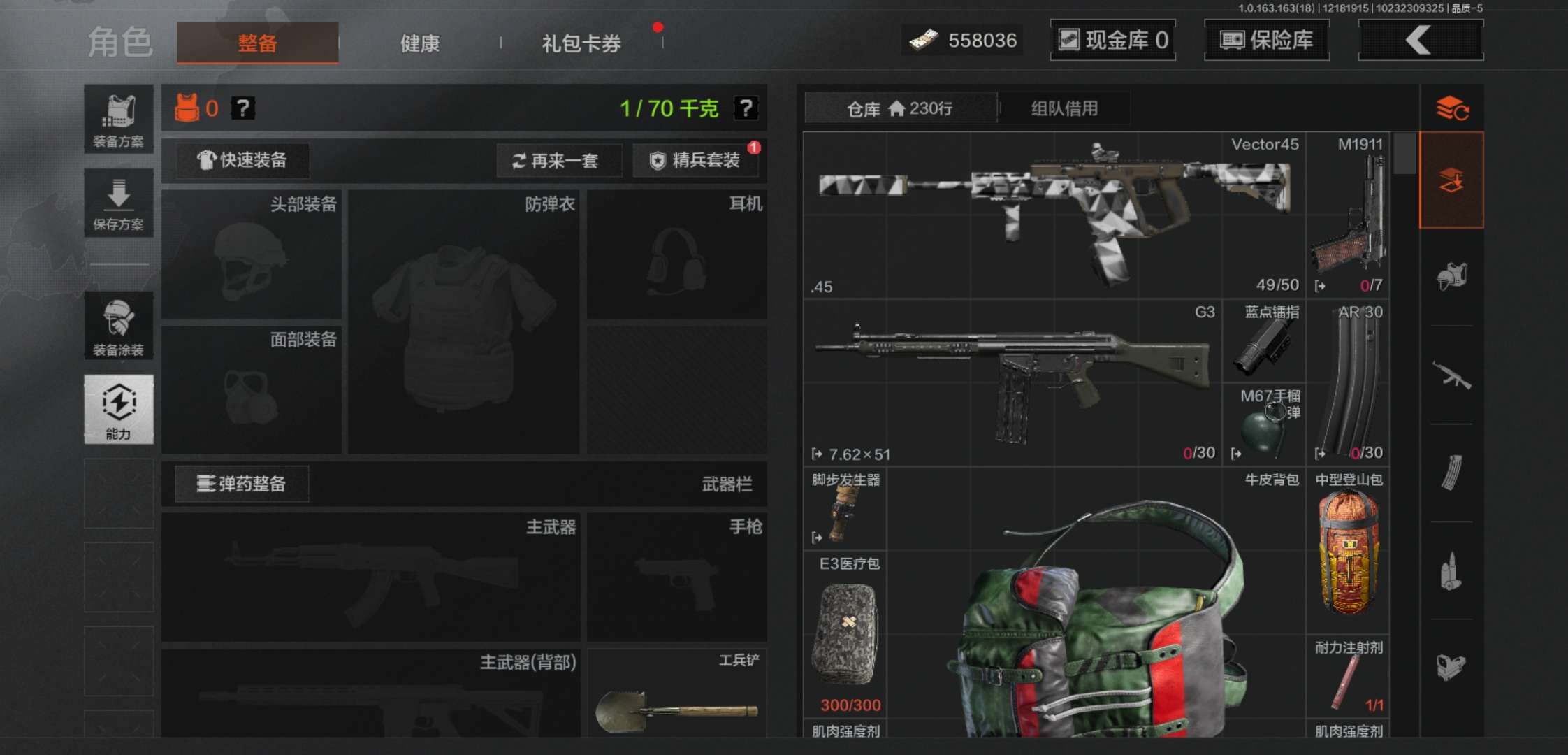
Task: Open the 装备方案 loadout plan panel
Action: coord(118,117)
